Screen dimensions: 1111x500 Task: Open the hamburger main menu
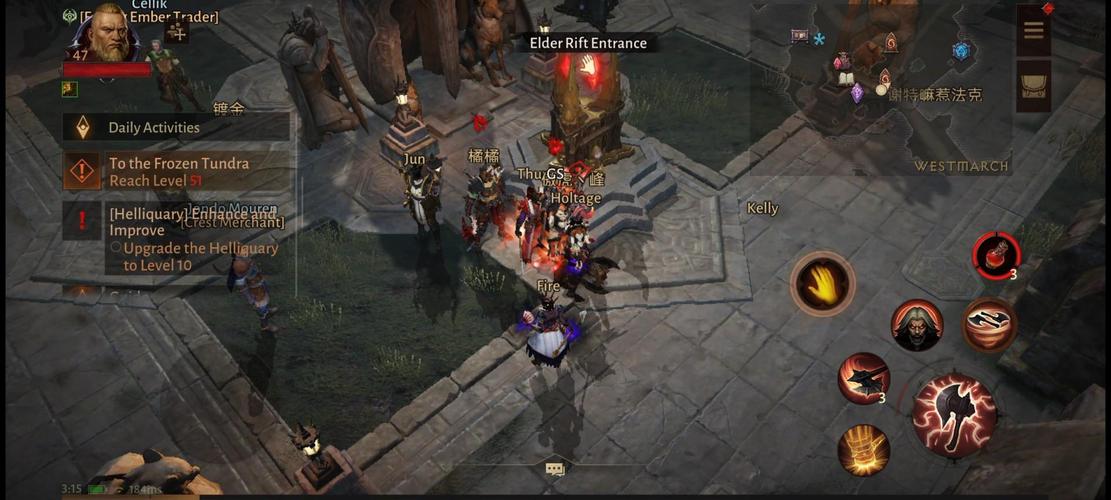pos(1033,30)
